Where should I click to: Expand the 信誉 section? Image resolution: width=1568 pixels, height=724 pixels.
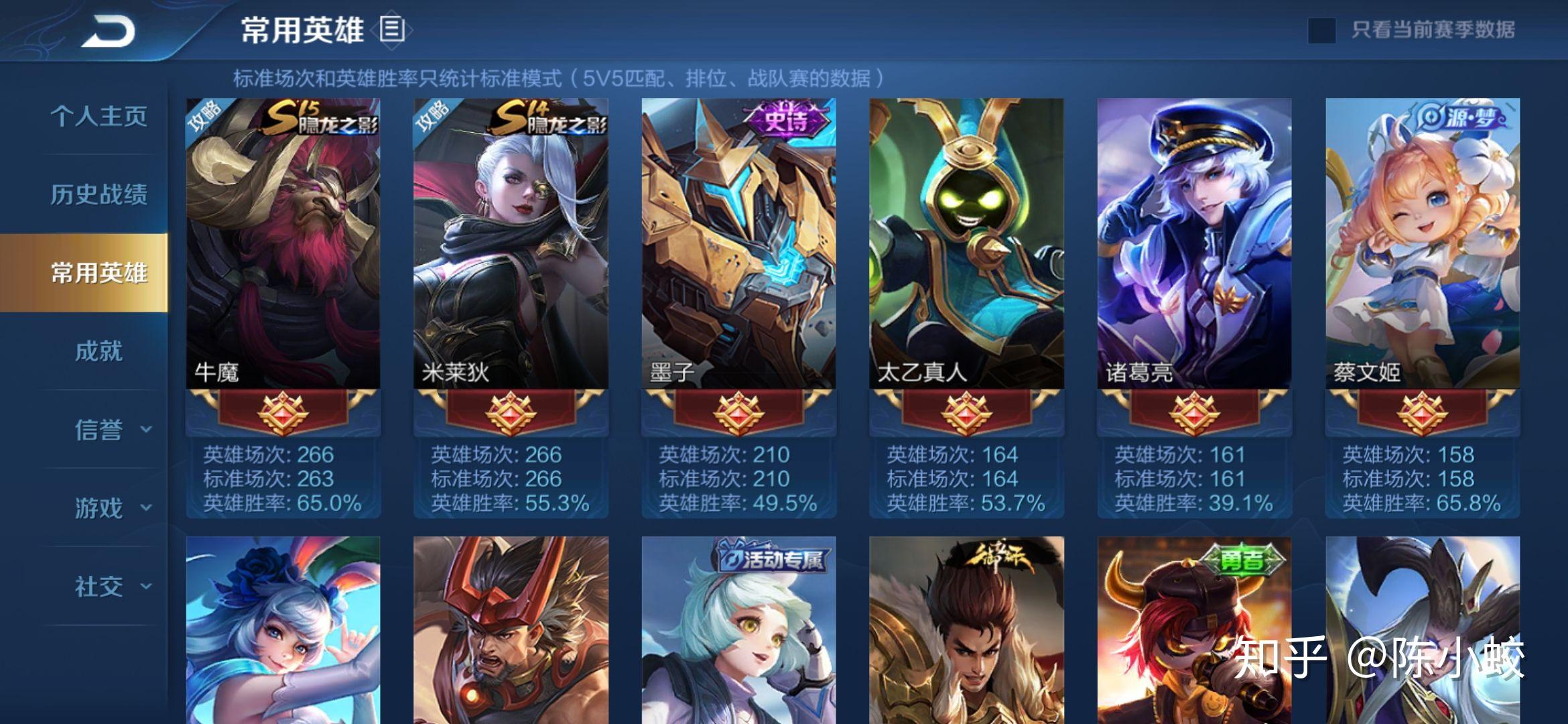point(111,430)
